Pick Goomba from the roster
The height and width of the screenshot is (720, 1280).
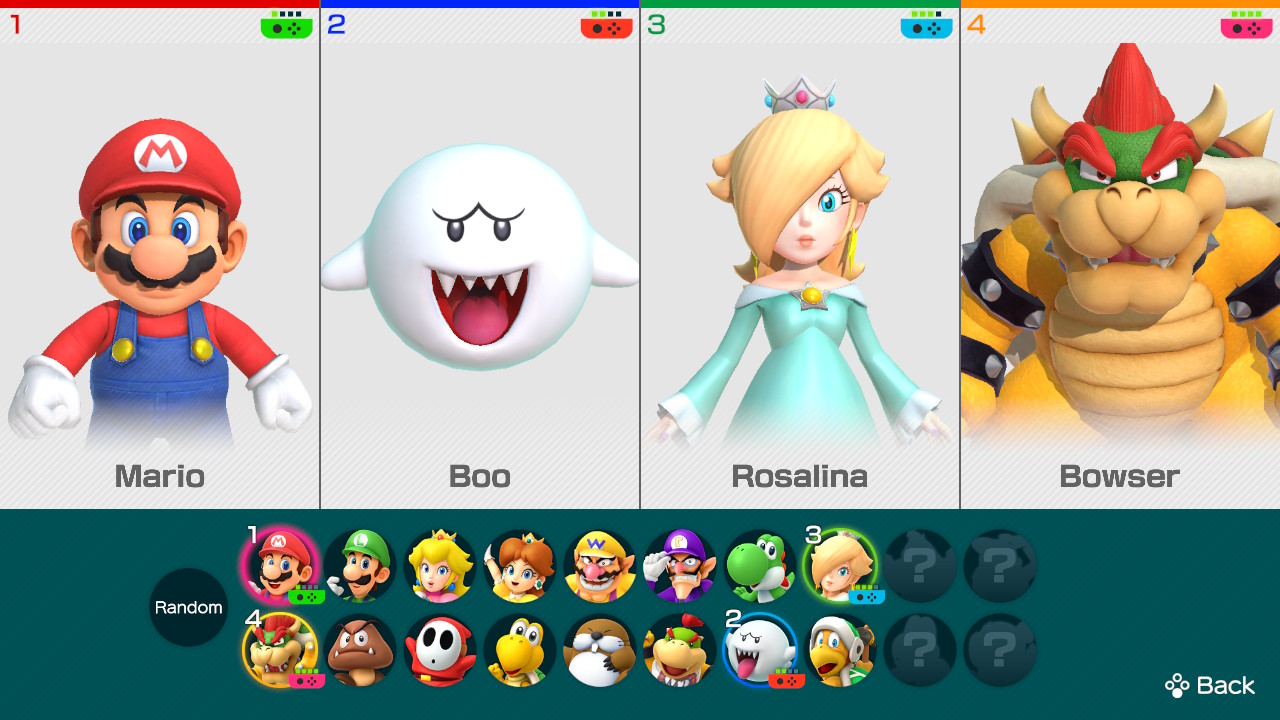[x=360, y=650]
